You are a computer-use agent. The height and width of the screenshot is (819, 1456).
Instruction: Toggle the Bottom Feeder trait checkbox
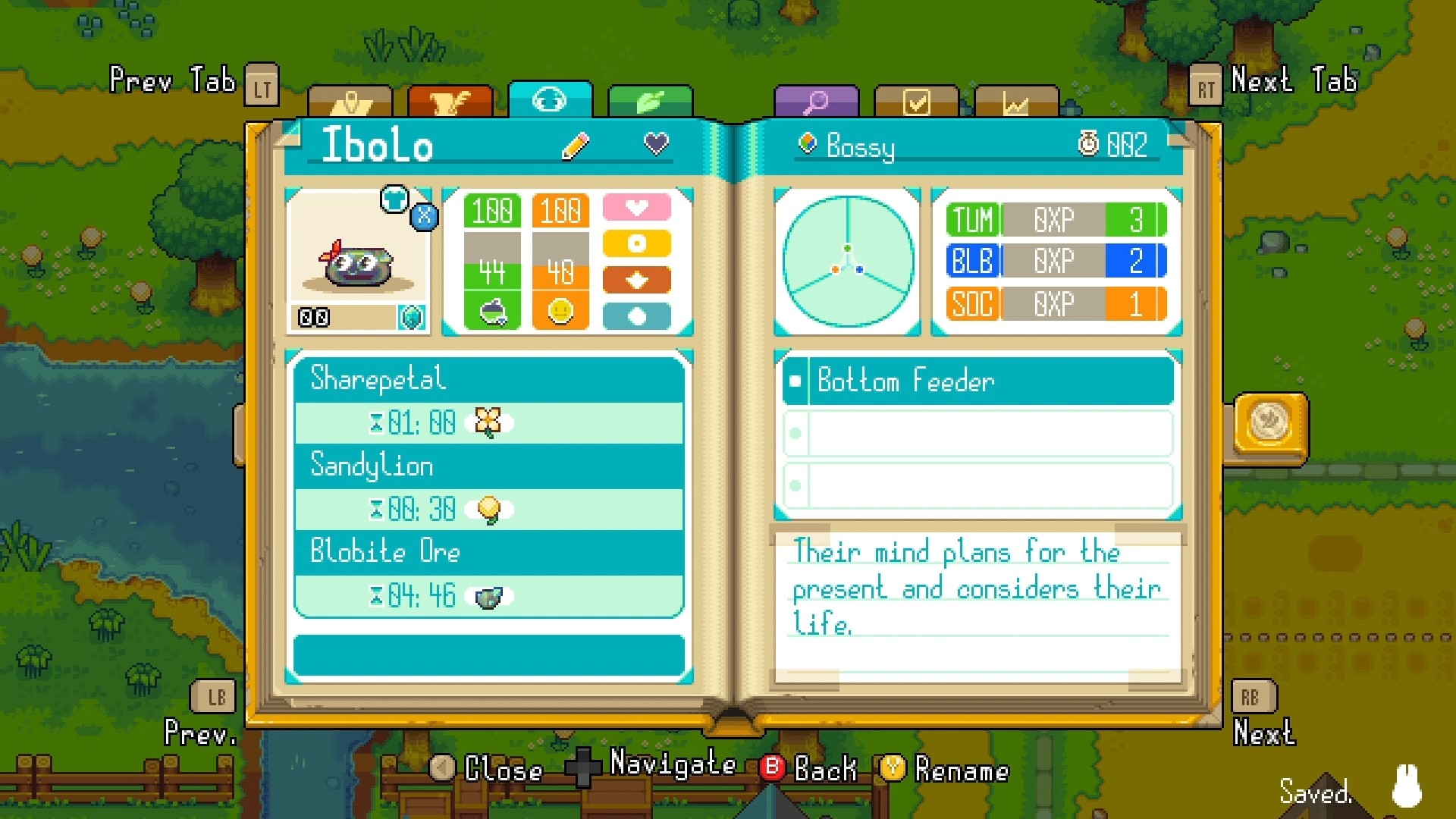(x=795, y=381)
